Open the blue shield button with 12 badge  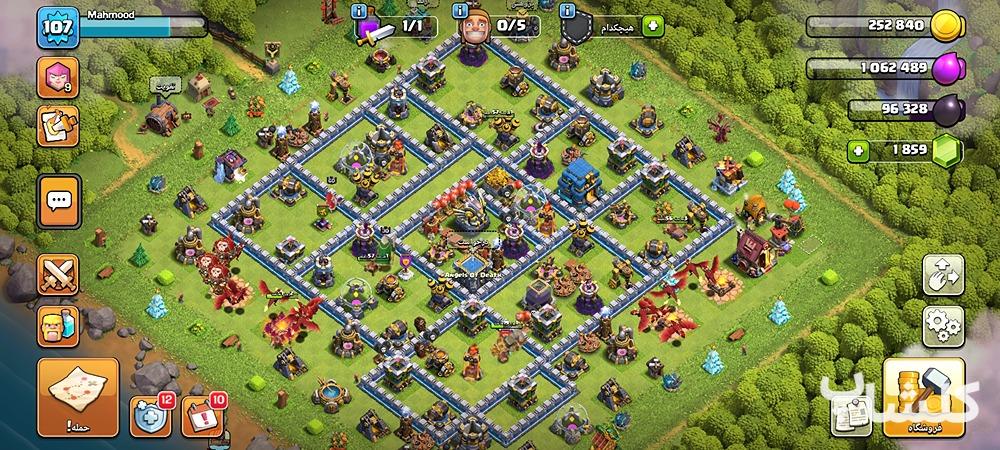(151, 415)
